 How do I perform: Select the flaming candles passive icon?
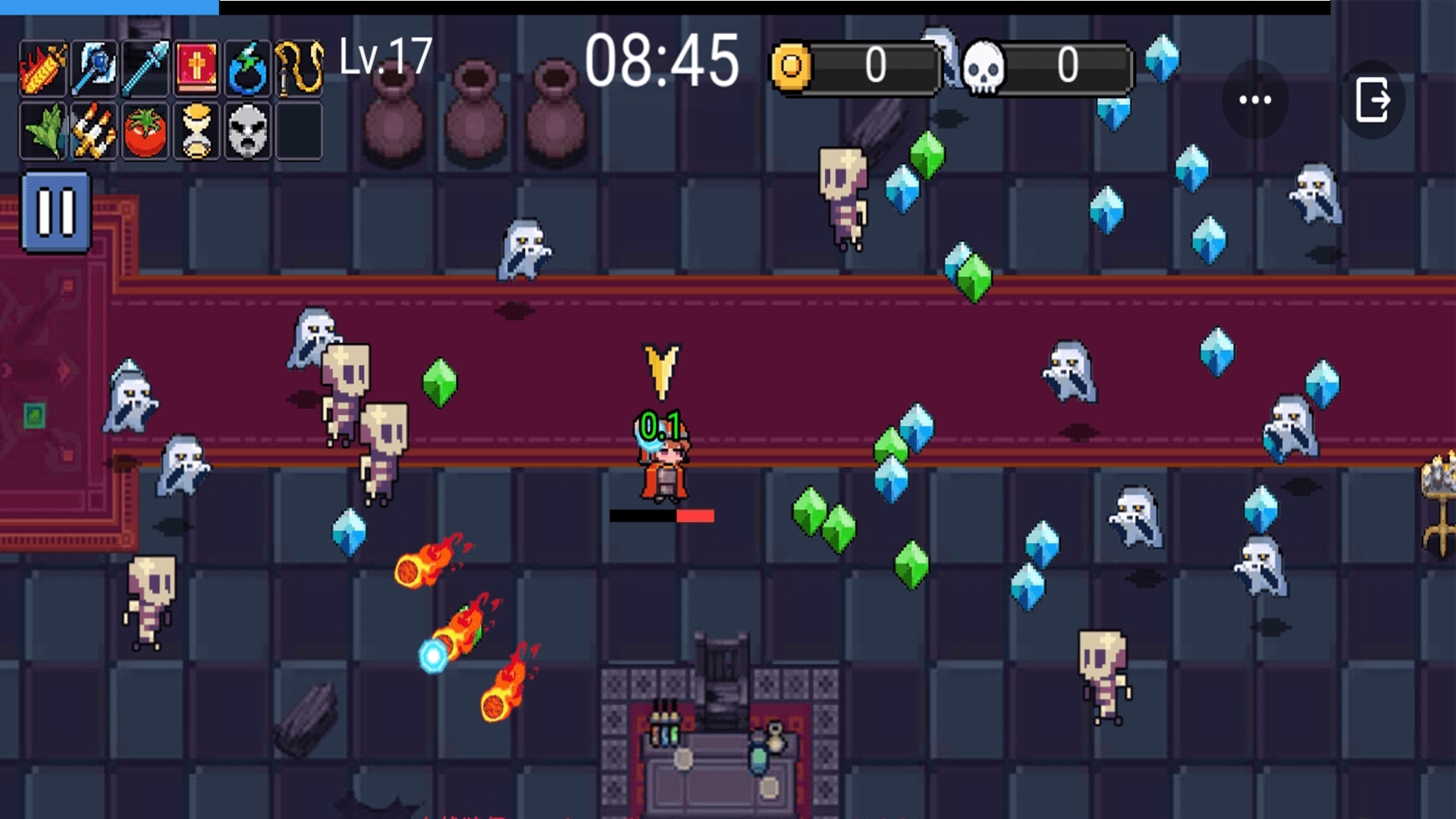pos(94,132)
